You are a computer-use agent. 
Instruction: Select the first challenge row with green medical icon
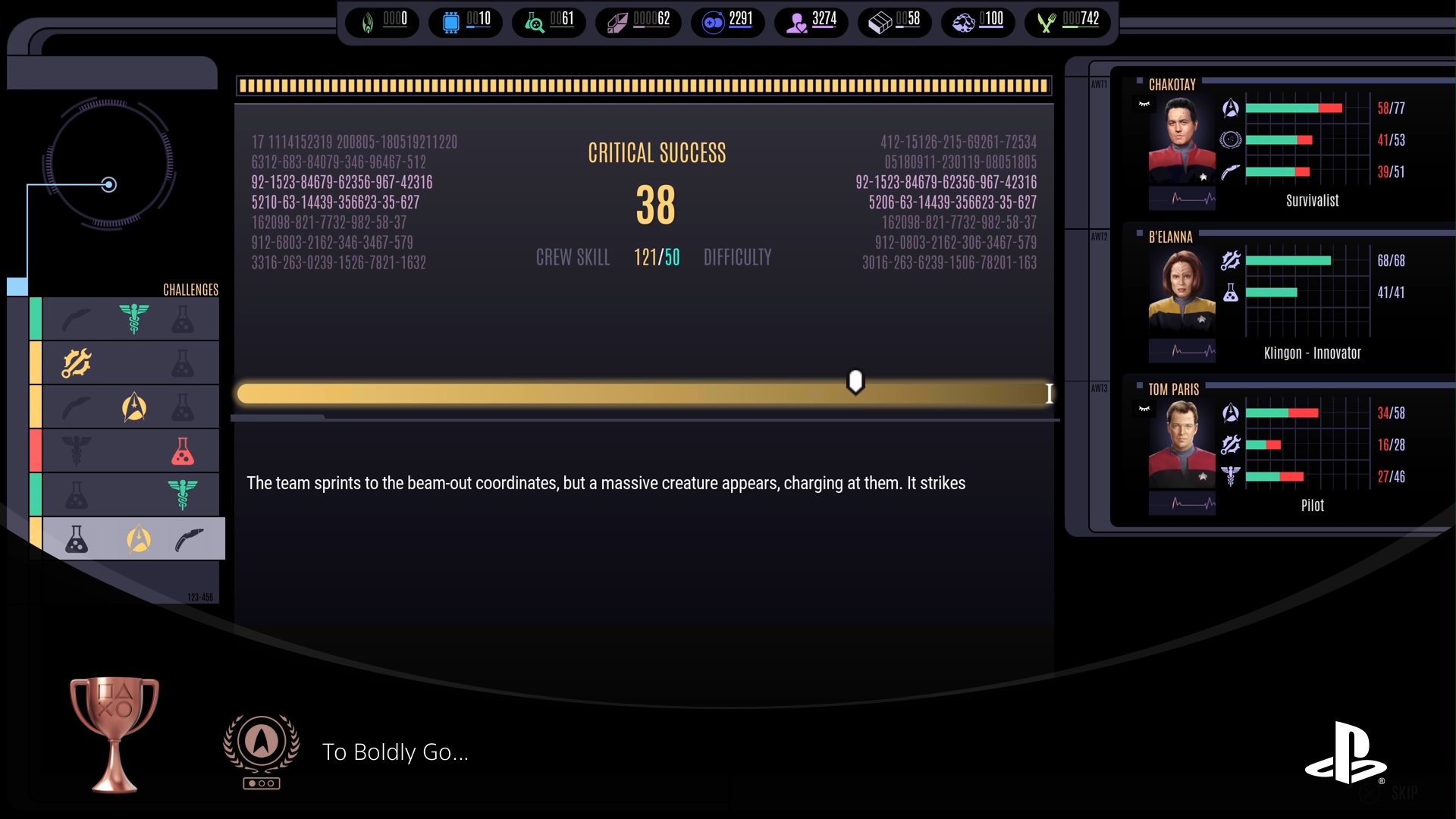[130, 319]
